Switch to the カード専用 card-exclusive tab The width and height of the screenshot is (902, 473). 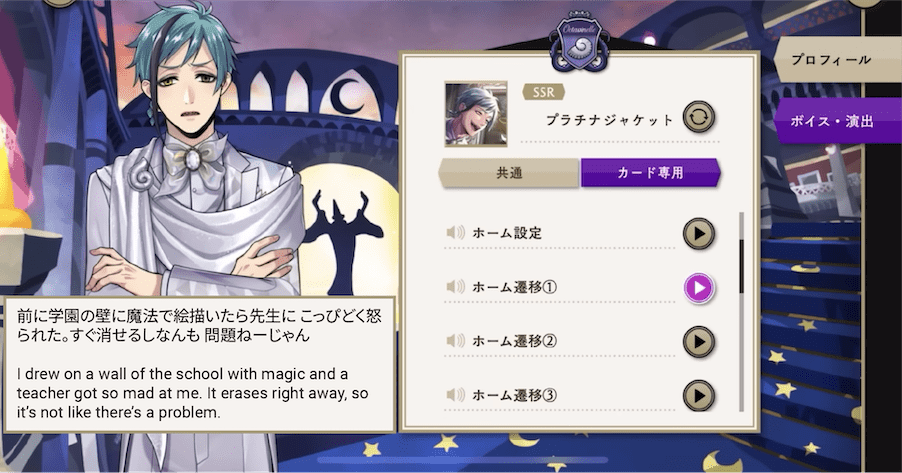650,172
